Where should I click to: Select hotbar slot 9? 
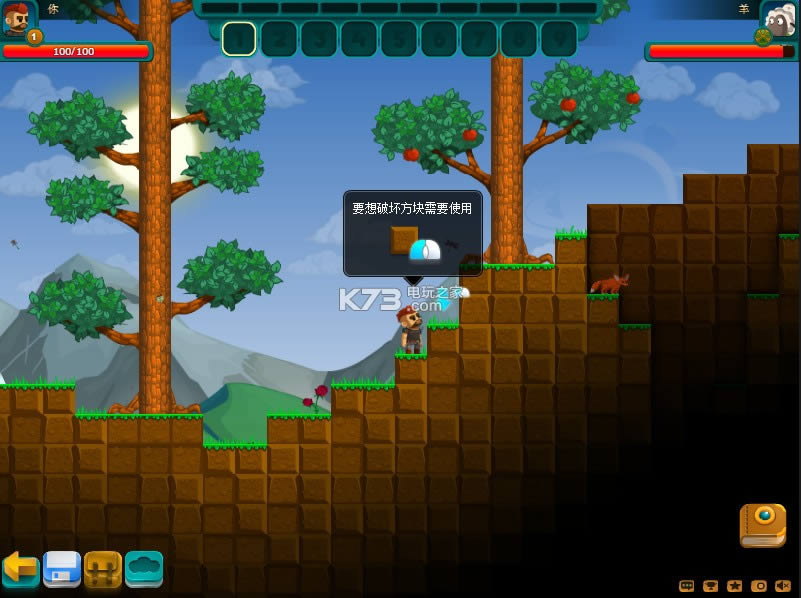[559, 39]
